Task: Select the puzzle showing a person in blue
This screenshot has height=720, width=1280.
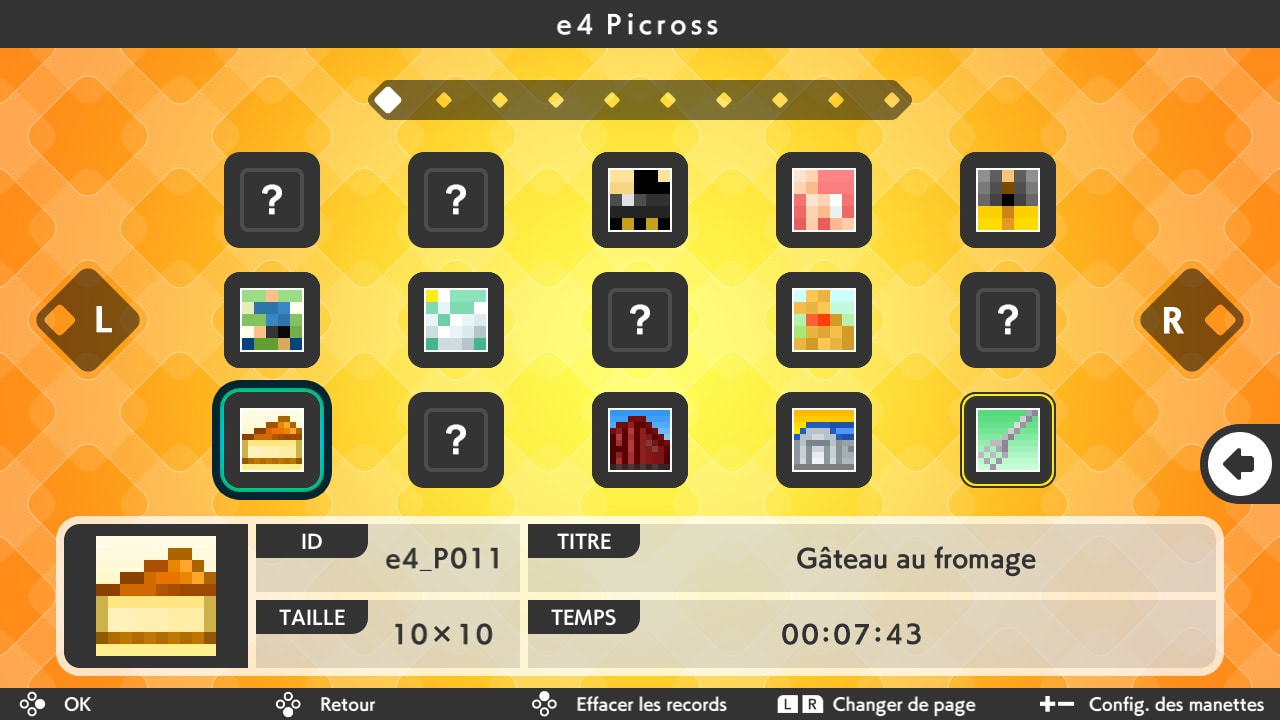Action: [x=271, y=320]
